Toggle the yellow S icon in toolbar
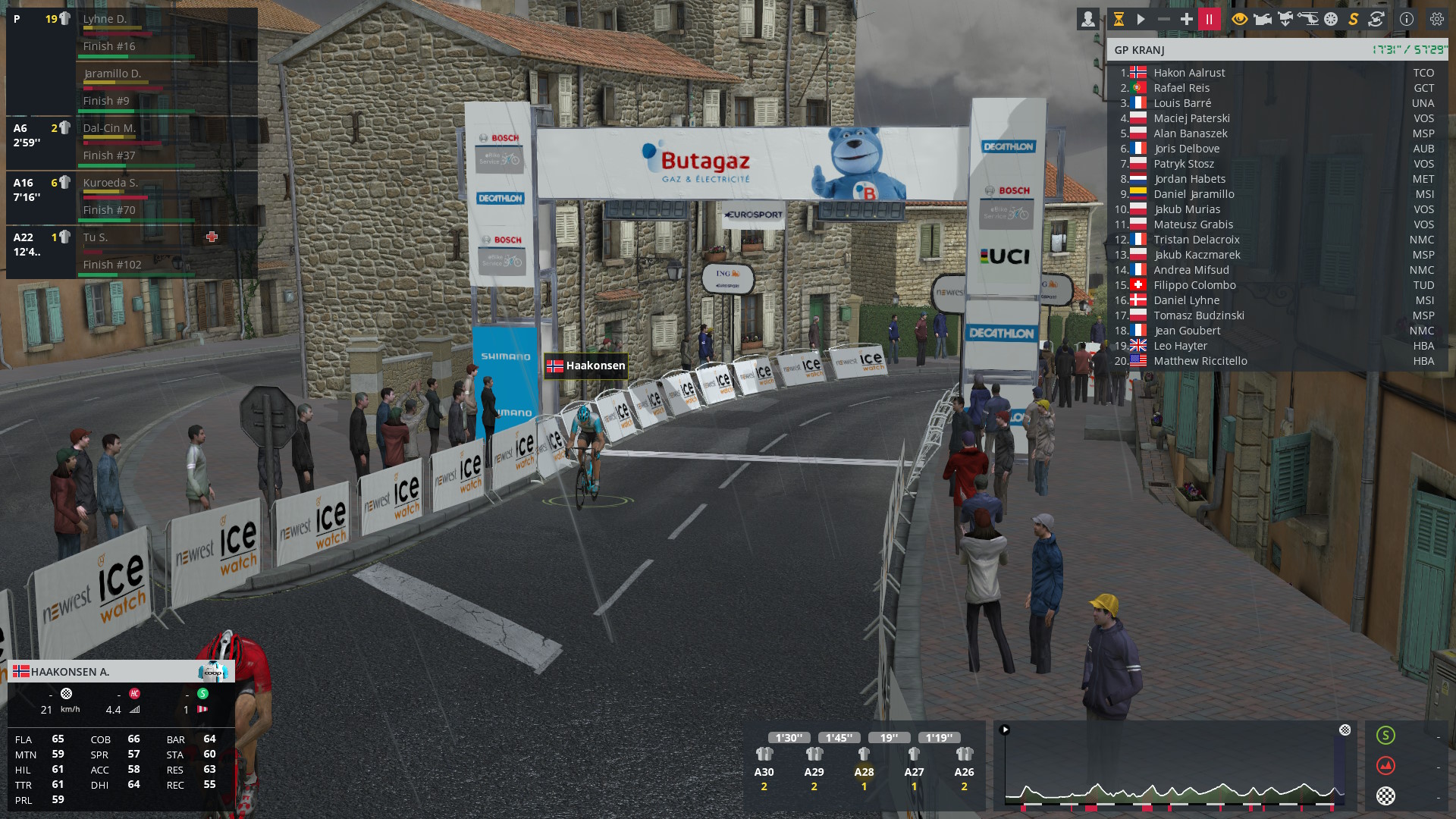 (x=1353, y=20)
